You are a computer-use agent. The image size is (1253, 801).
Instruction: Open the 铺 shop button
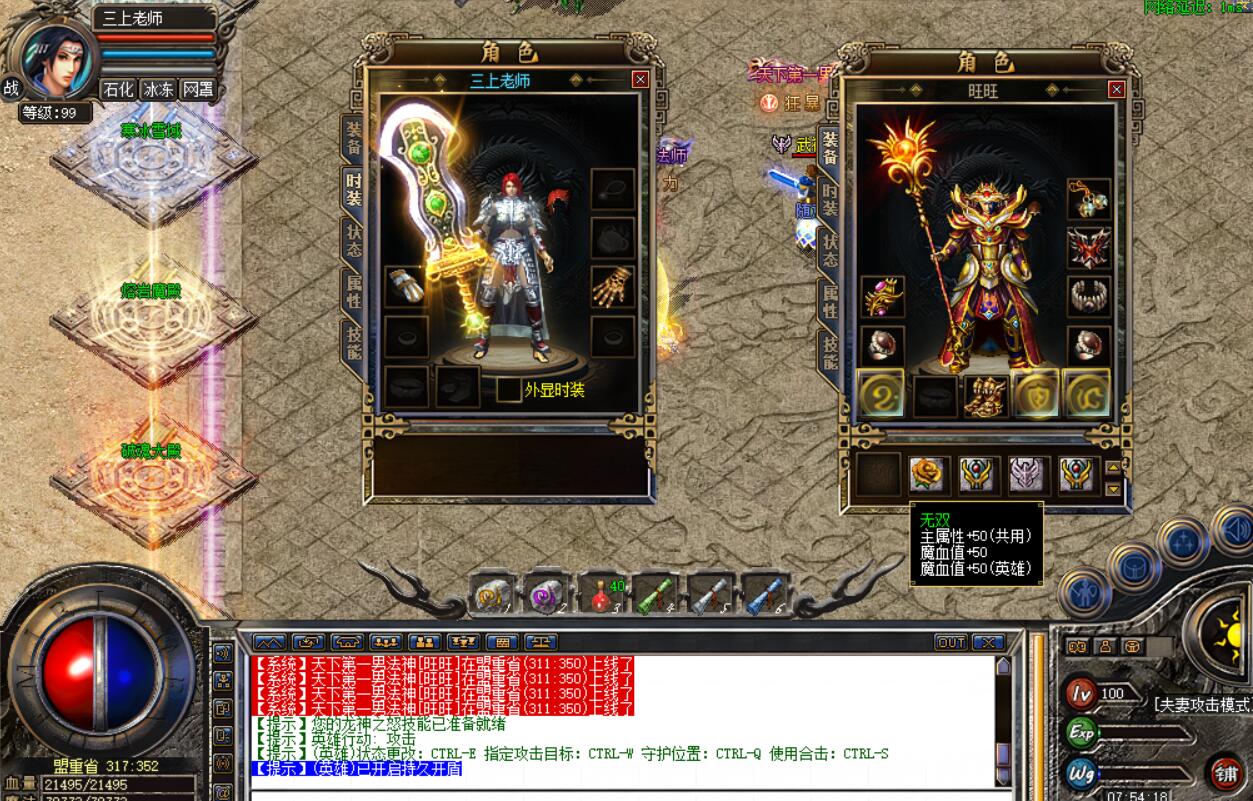1224,772
